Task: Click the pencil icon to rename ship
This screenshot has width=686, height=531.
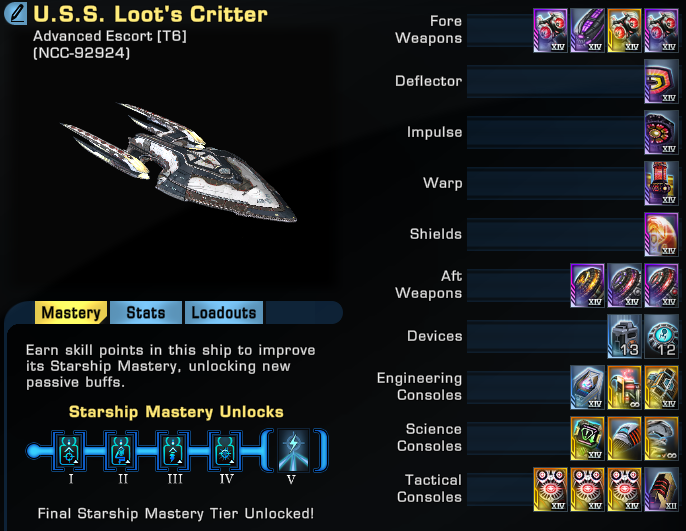Action: pyautogui.click(x=17, y=15)
